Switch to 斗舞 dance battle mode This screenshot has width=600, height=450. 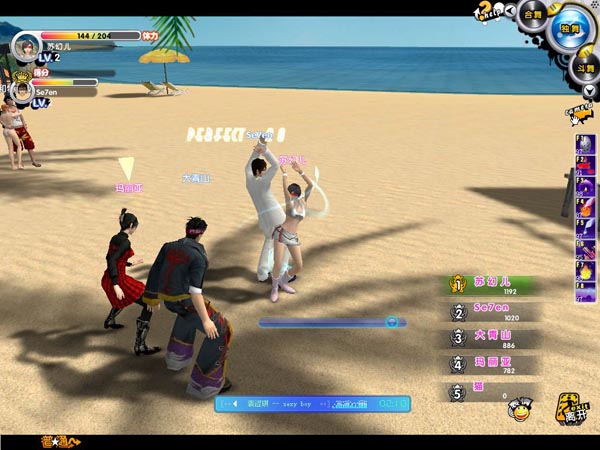(x=585, y=68)
